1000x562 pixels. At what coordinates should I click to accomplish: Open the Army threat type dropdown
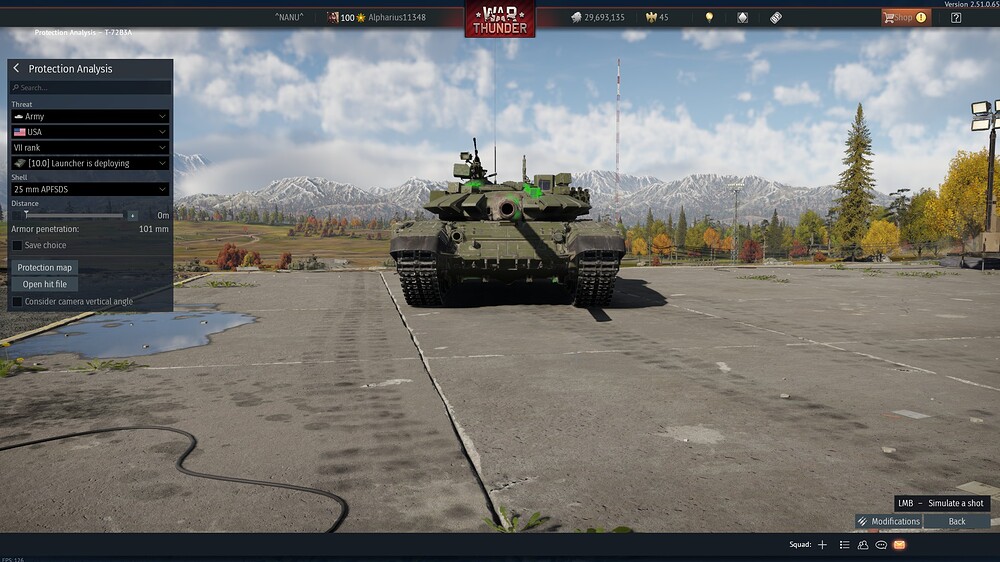coord(90,117)
